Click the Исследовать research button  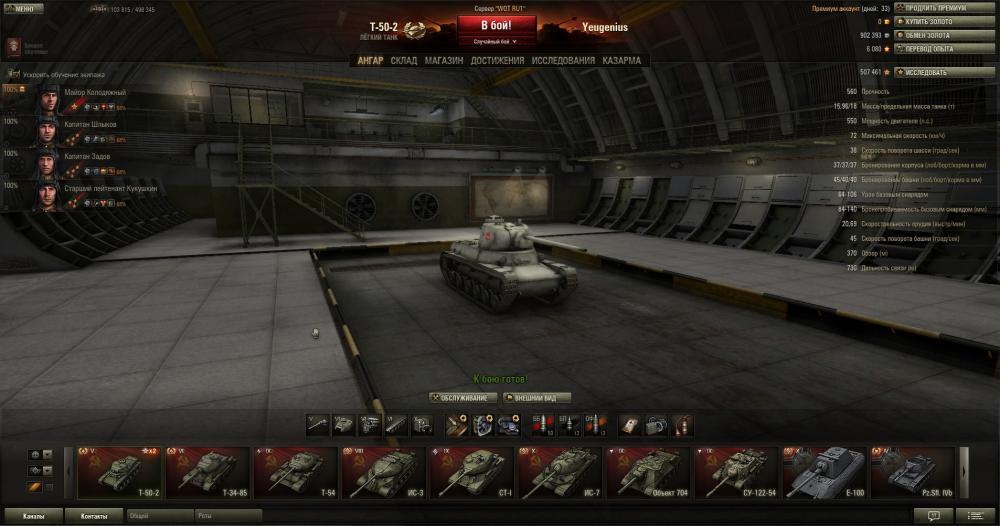click(934, 72)
